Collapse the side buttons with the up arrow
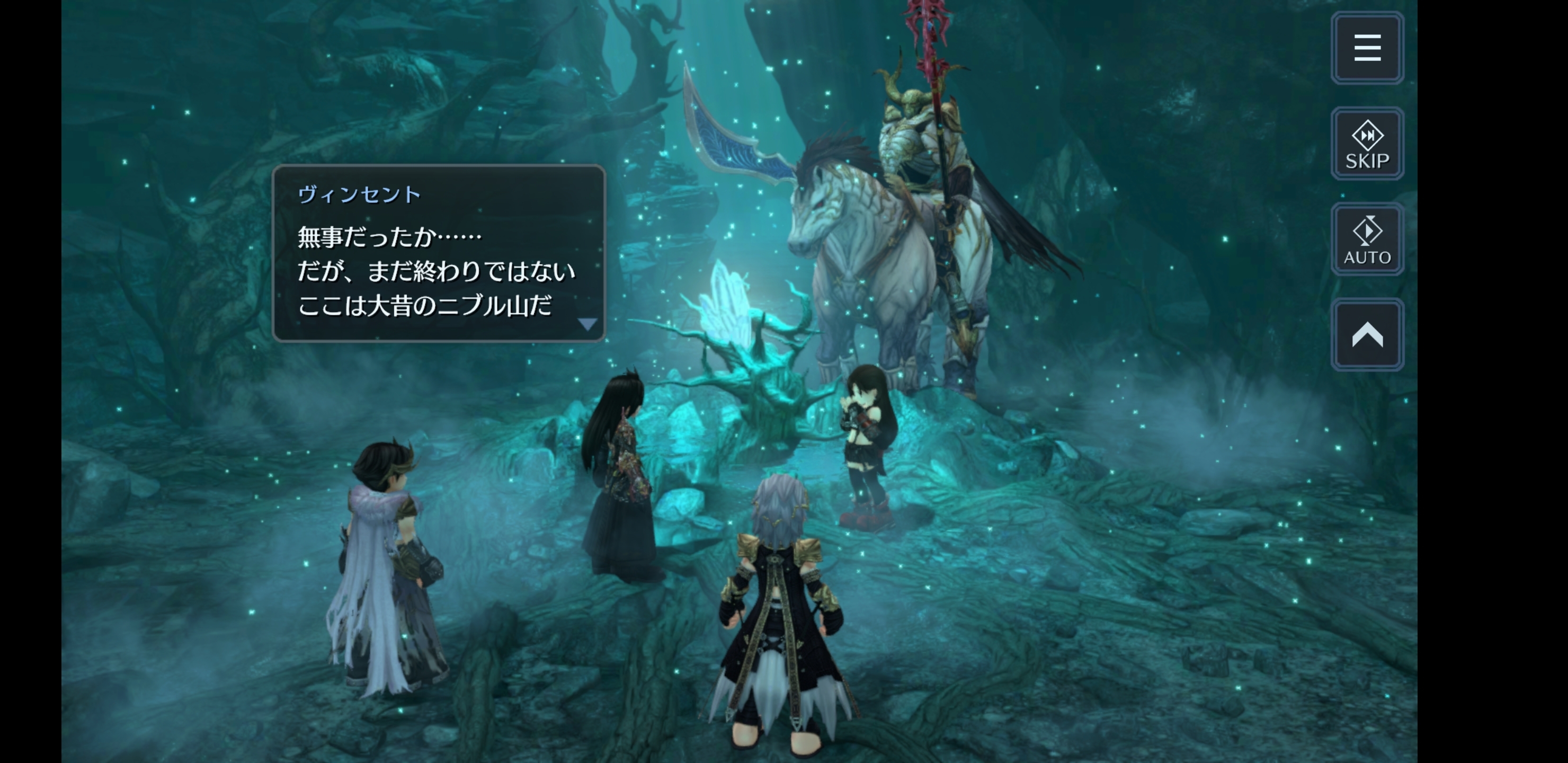This screenshot has width=1568, height=763. [x=1367, y=335]
